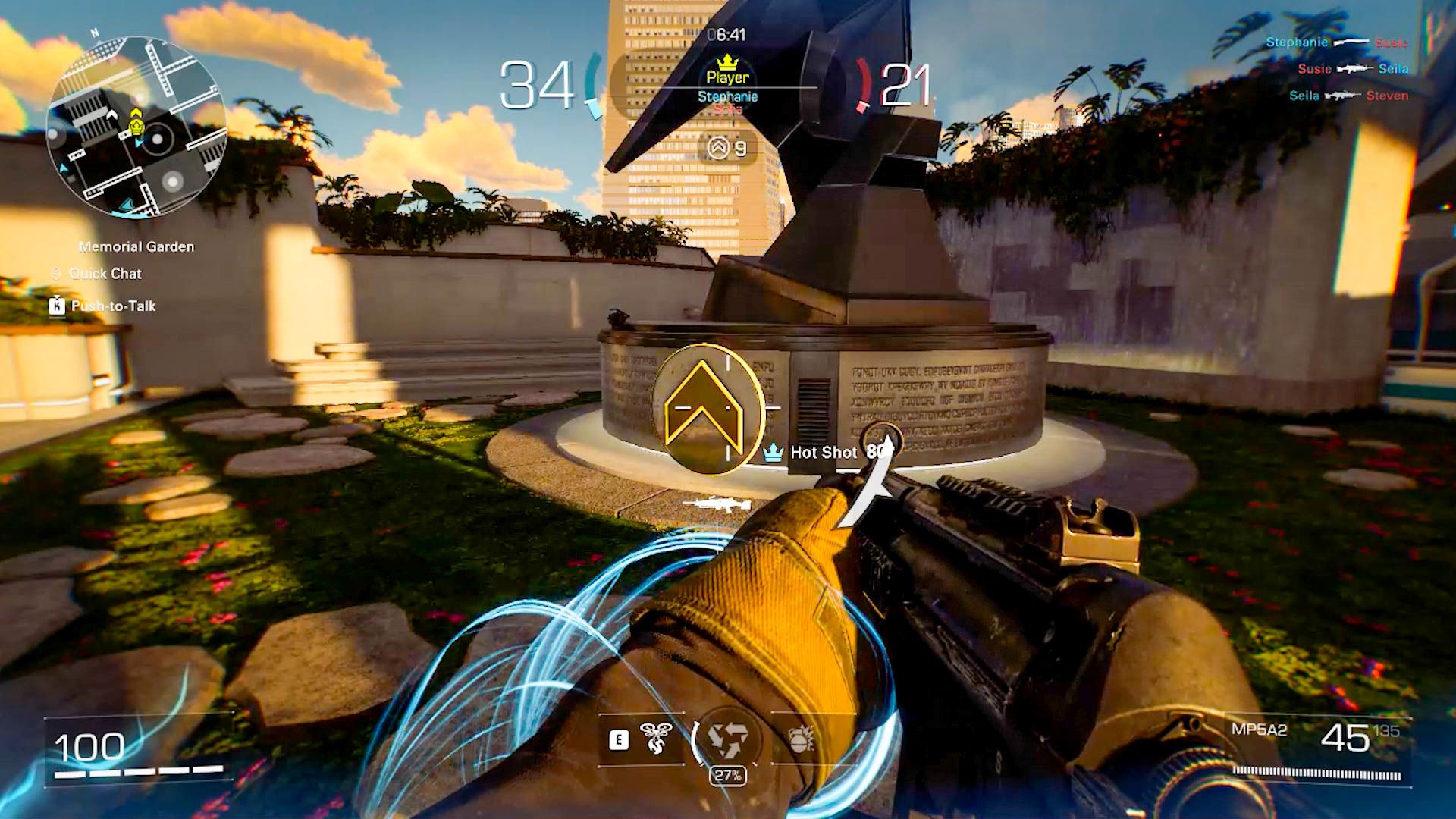Click the MP5A2 weapon label
This screenshot has height=819, width=1456.
coord(1259,730)
